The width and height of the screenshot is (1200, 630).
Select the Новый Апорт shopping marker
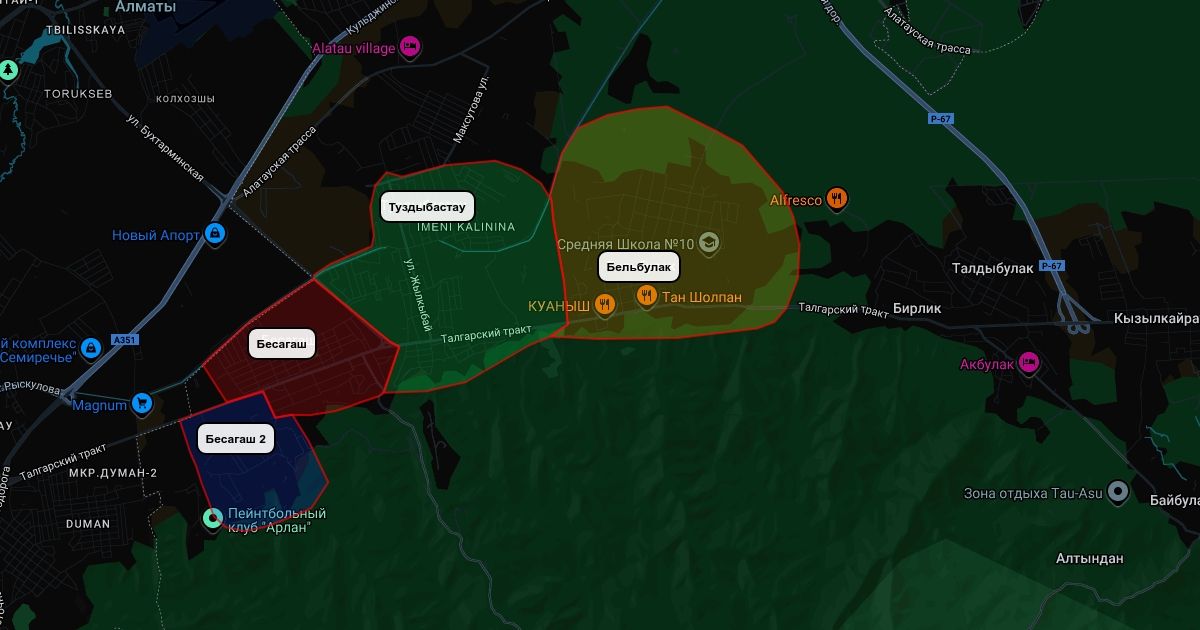[x=214, y=234]
